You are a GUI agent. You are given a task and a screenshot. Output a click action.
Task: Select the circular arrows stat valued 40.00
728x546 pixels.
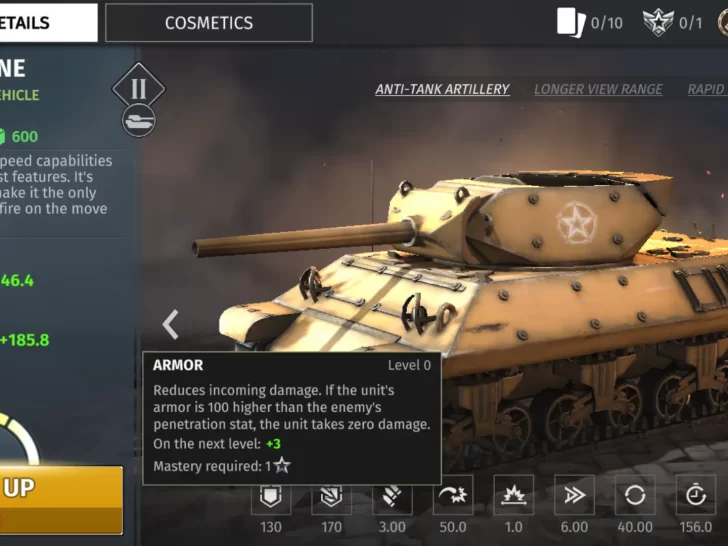(x=634, y=495)
